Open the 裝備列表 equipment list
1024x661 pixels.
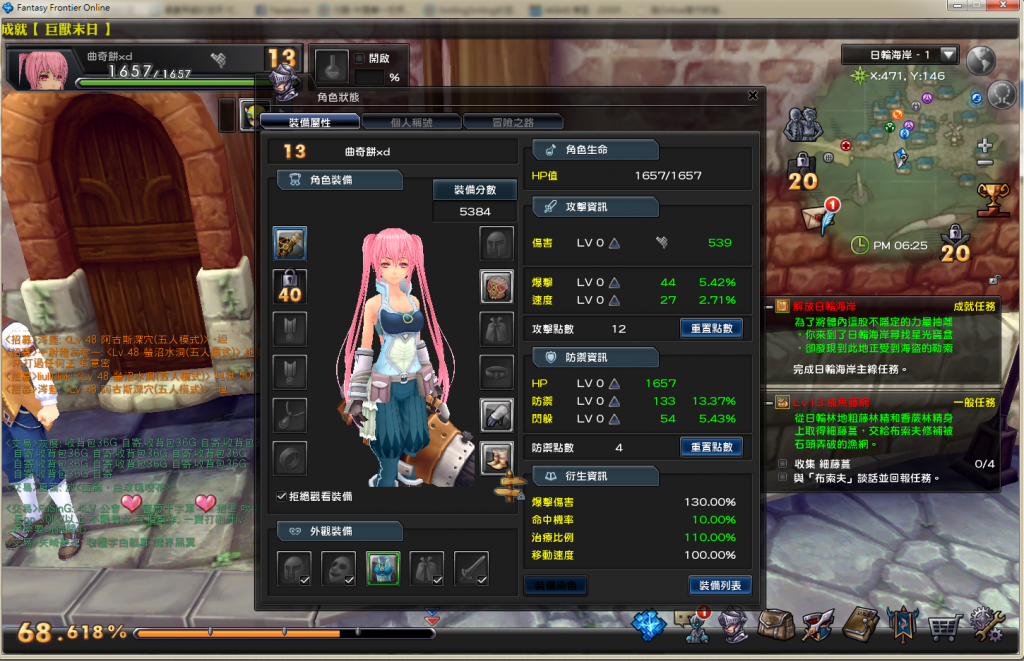(719, 585)
